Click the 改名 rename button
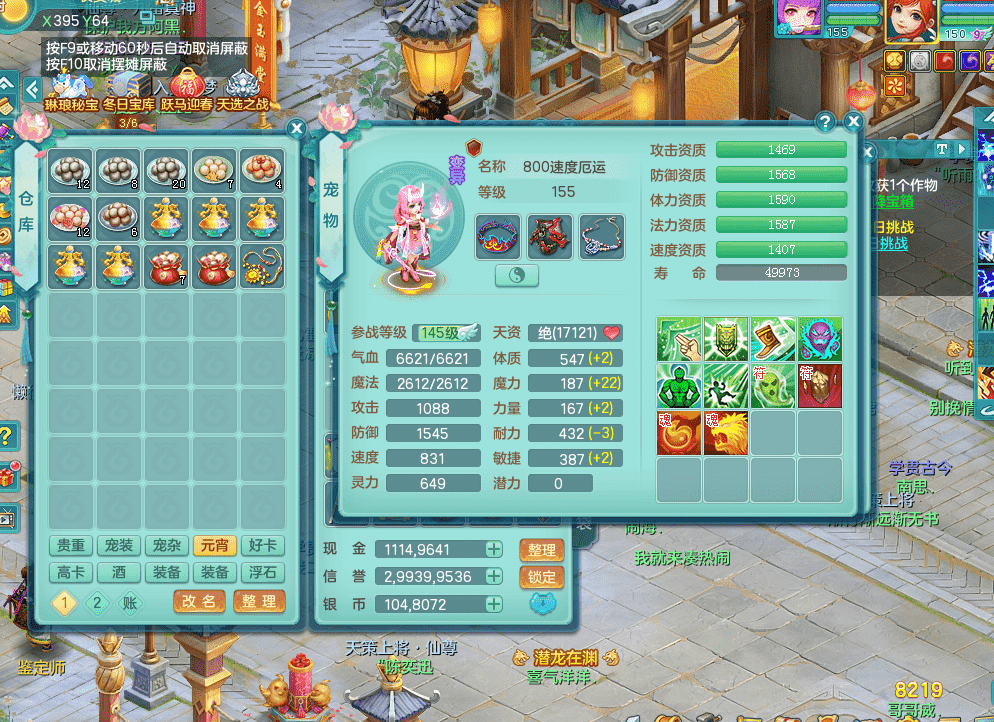The height and width of the screenshot is (722, 994). tap(199, 601)
